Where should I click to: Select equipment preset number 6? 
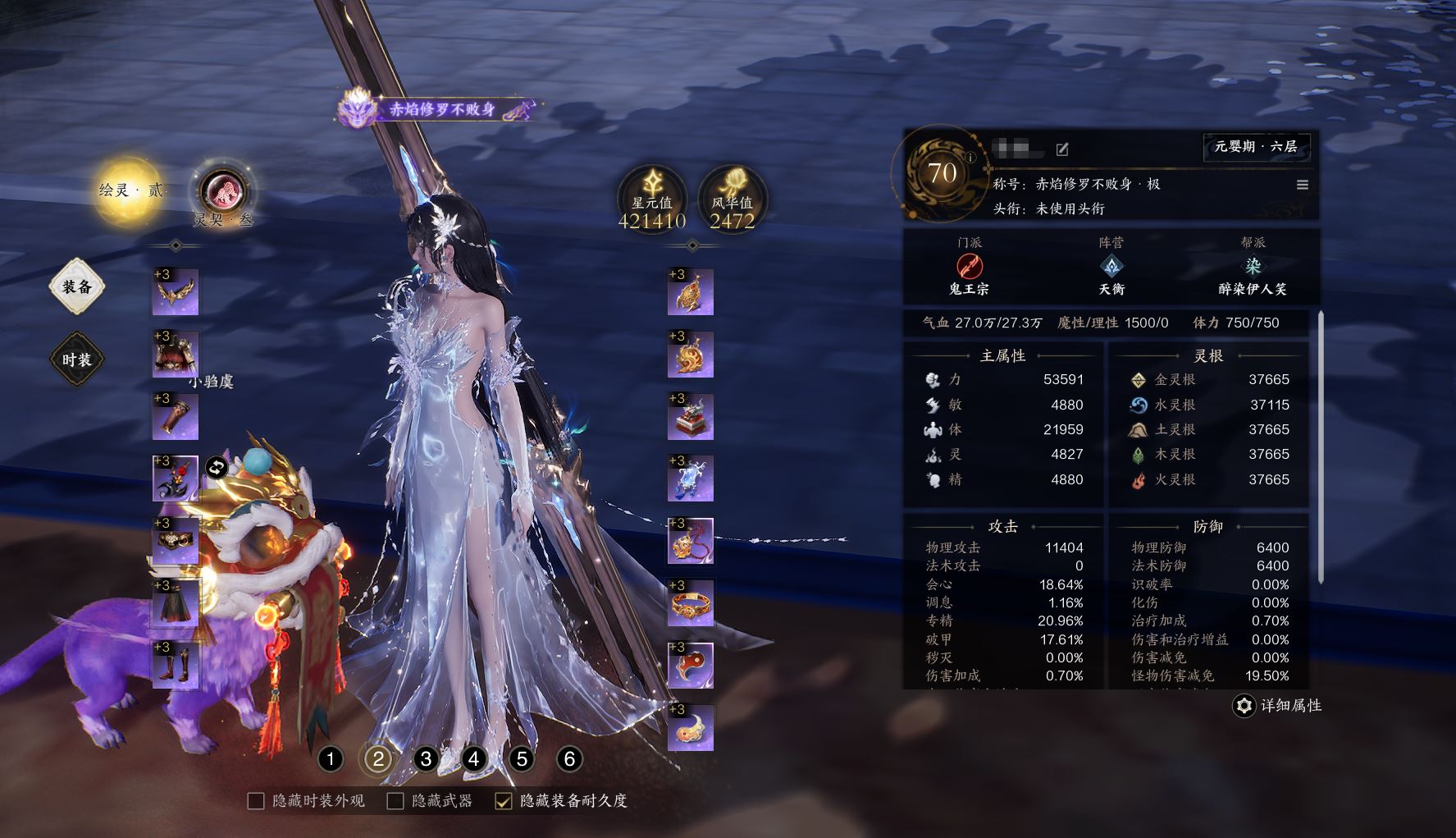(569, 759)
